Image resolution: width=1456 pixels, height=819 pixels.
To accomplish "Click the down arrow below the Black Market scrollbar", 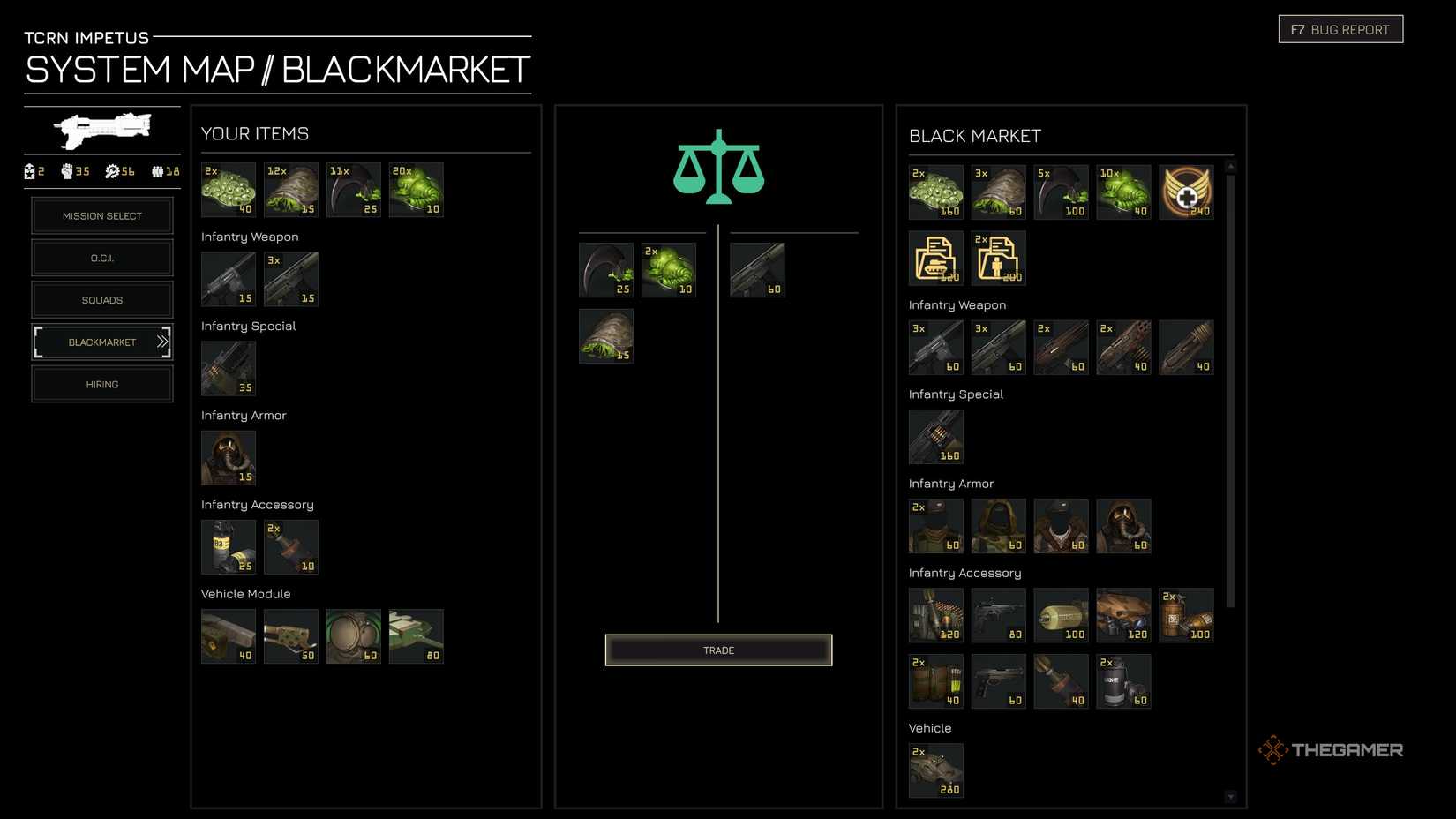I will 1229,795.
